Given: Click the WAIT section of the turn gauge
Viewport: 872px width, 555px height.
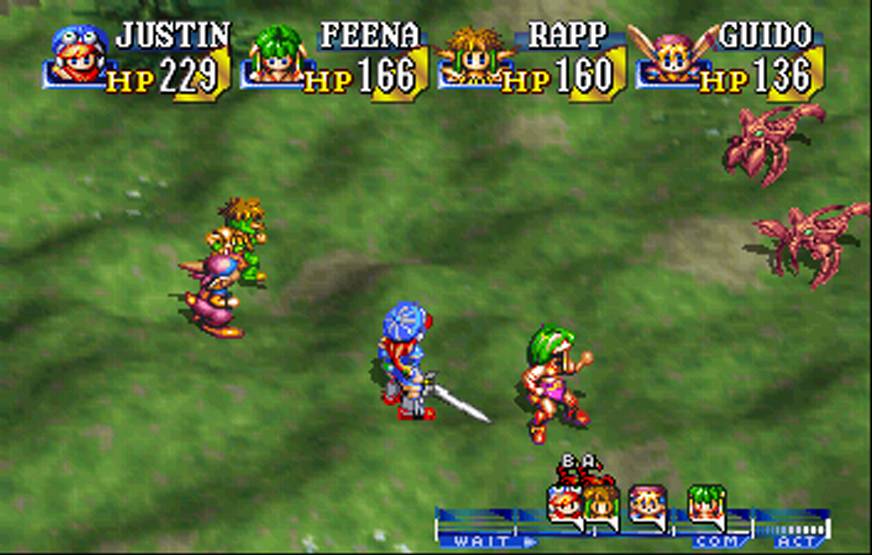Looking at the screenshot, I should tap(475, 541).
